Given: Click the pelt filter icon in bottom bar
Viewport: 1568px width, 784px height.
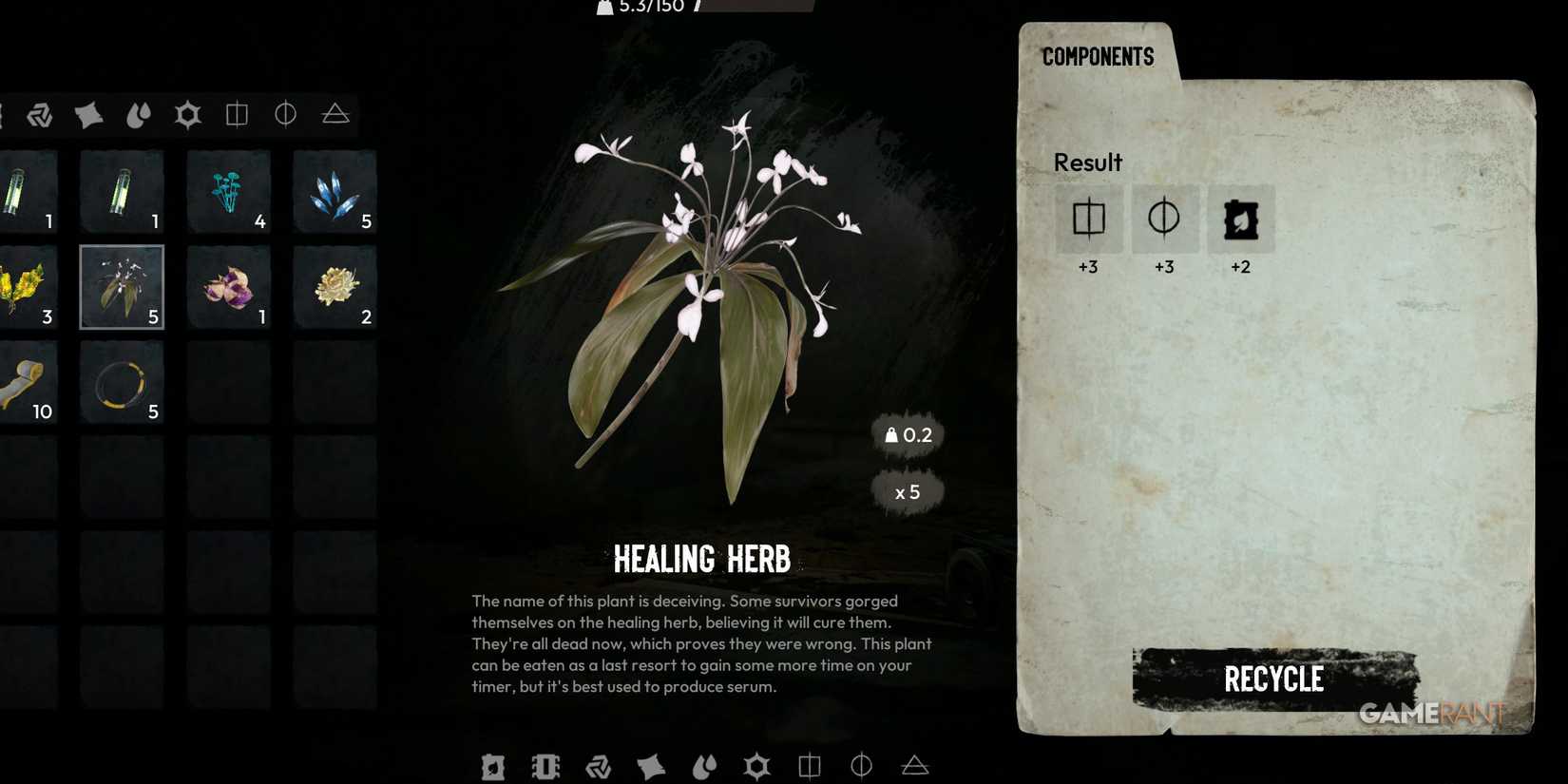Looking at the screenshot, I should tap(652, 765).
